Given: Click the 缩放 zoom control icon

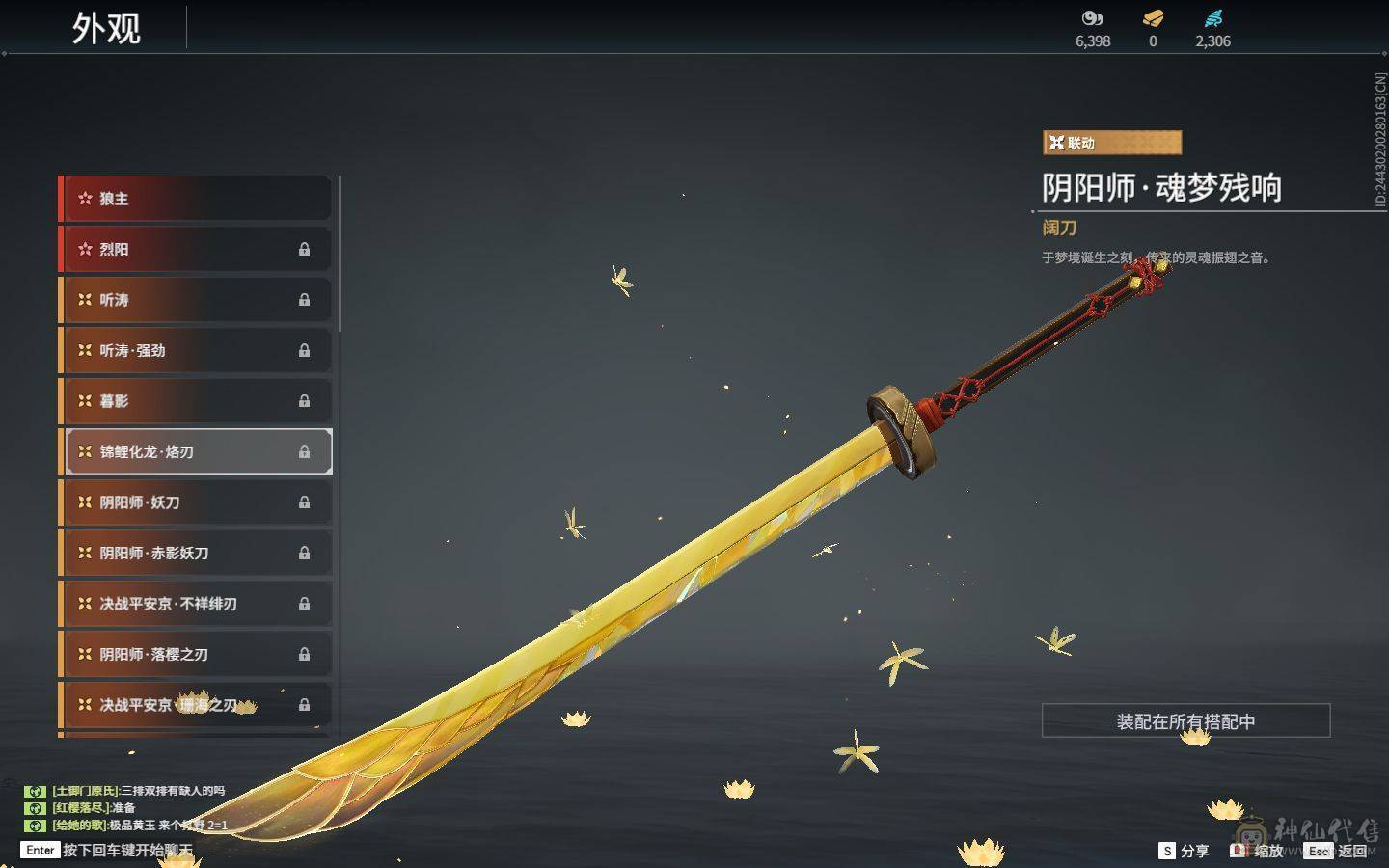Looking at the screenshot, I should [x=1239, y=852].
